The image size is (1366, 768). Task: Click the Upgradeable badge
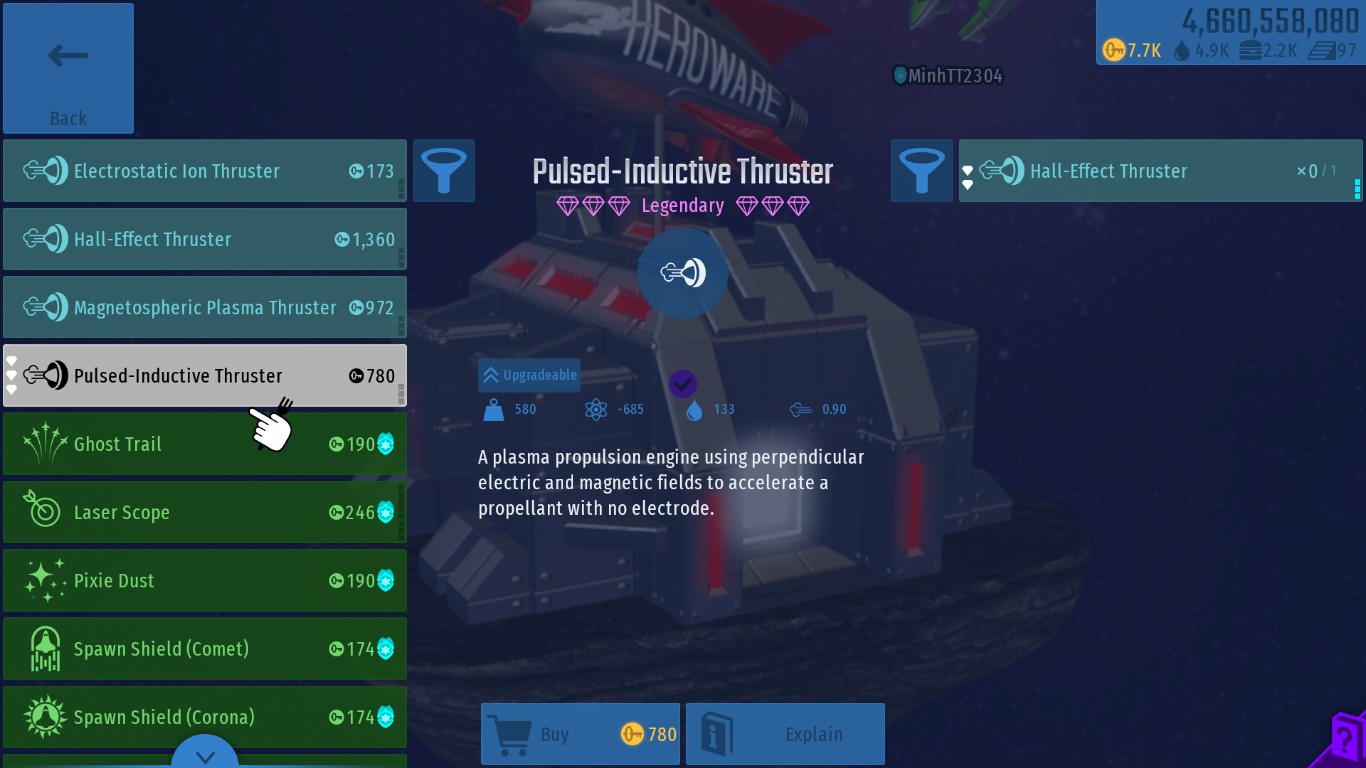(530, 375)
